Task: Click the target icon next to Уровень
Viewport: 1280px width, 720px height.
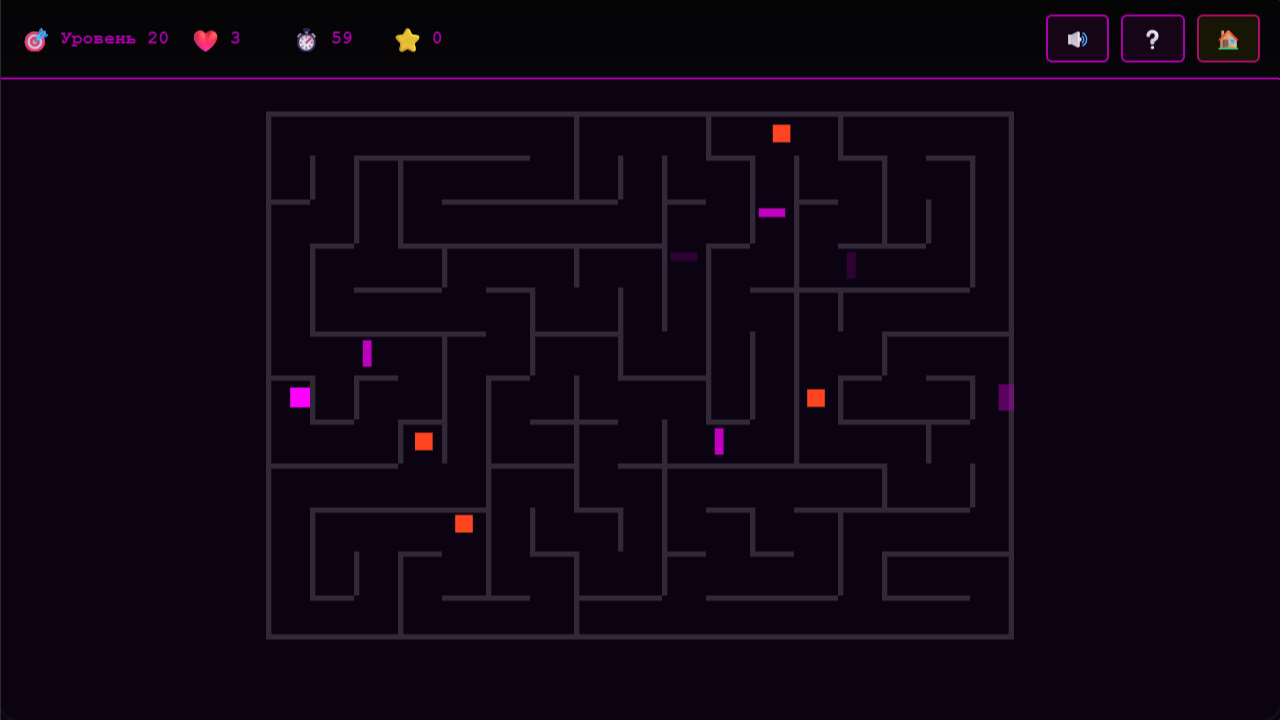Action: coord(36,38)
